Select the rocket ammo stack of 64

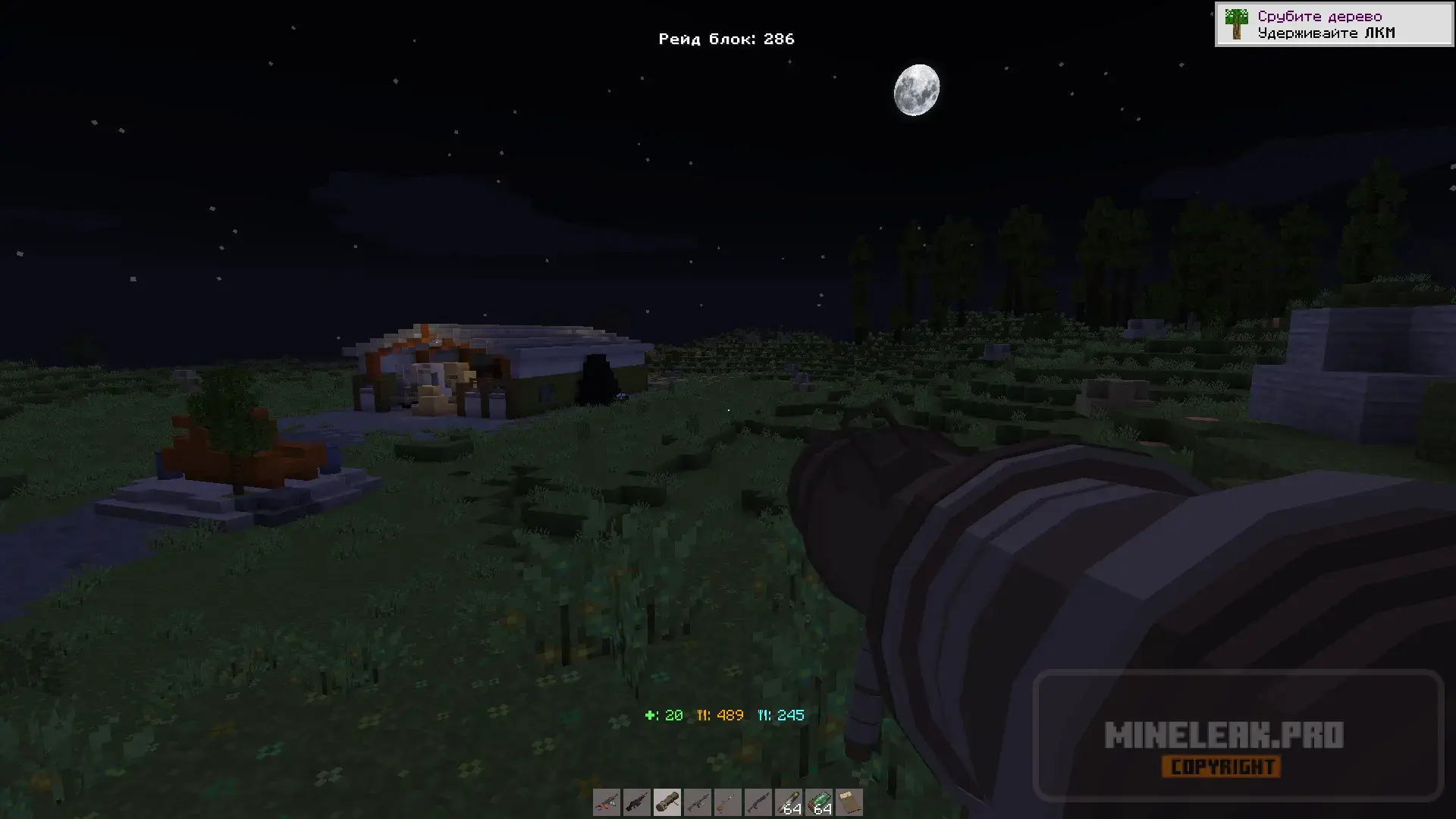(789, 802)
